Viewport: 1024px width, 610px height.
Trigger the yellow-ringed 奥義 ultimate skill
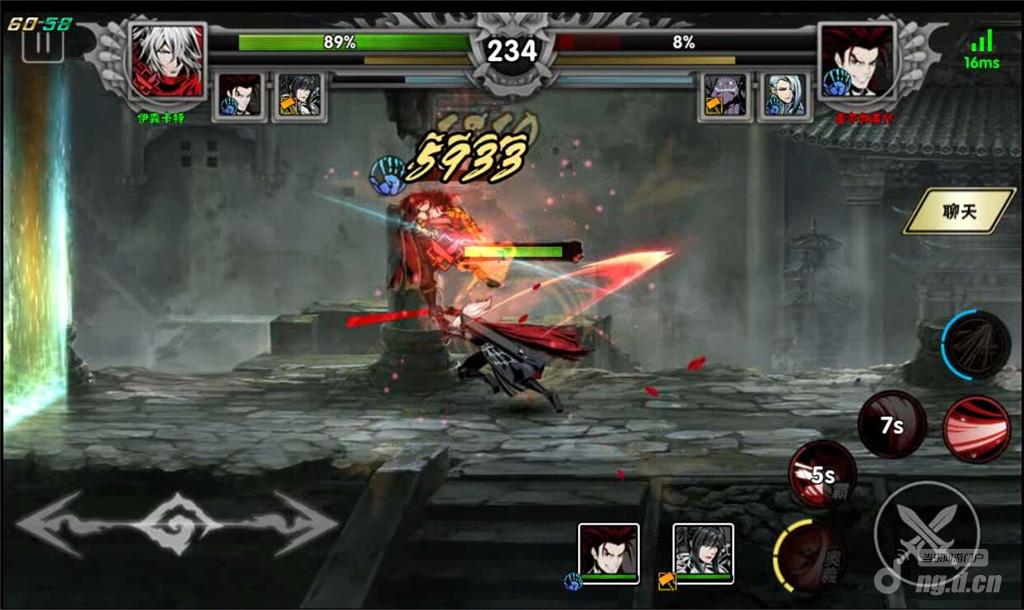[809, 555]
